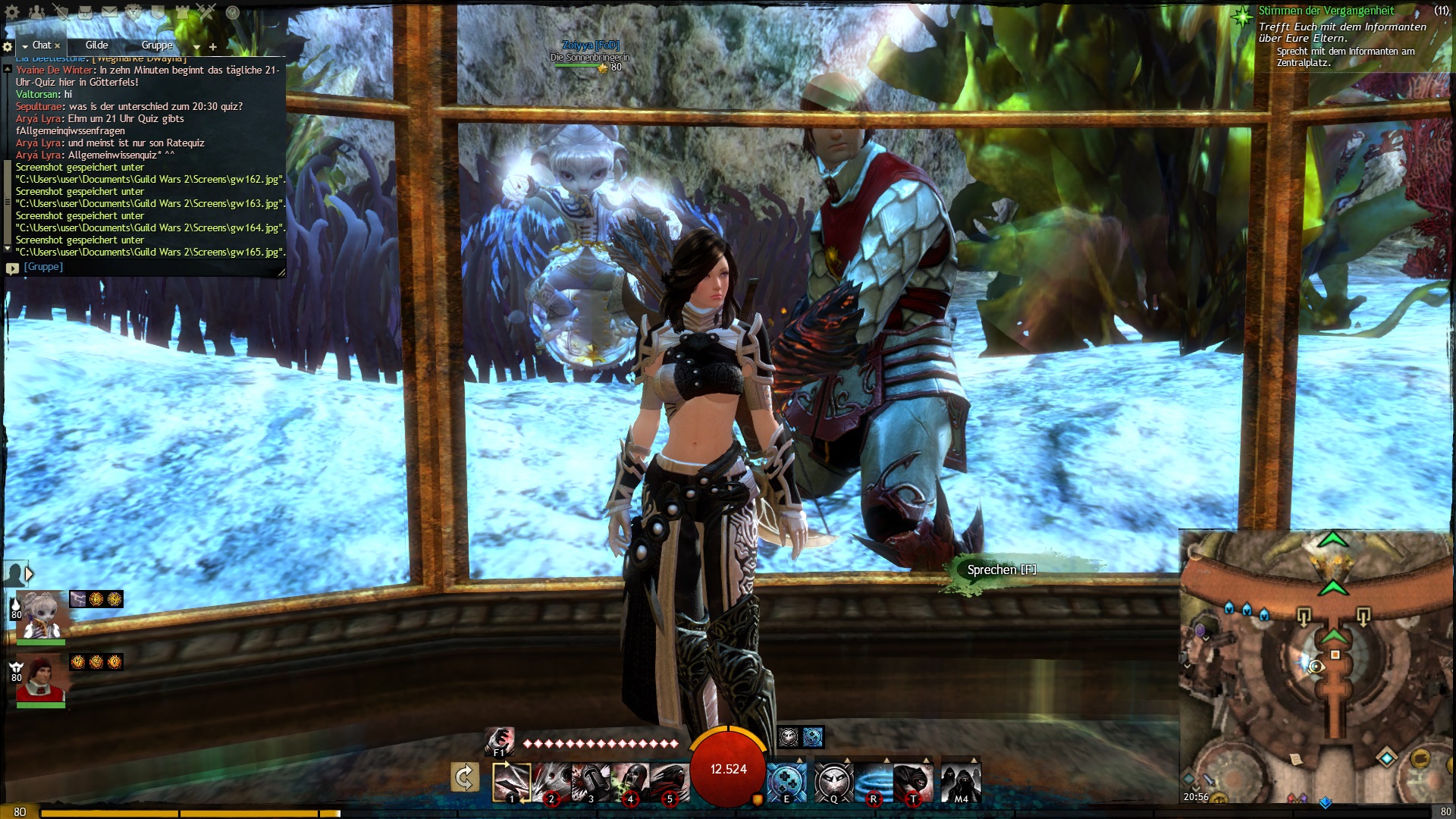Open the crossed swords PvP icon

(x=207, y=12)
